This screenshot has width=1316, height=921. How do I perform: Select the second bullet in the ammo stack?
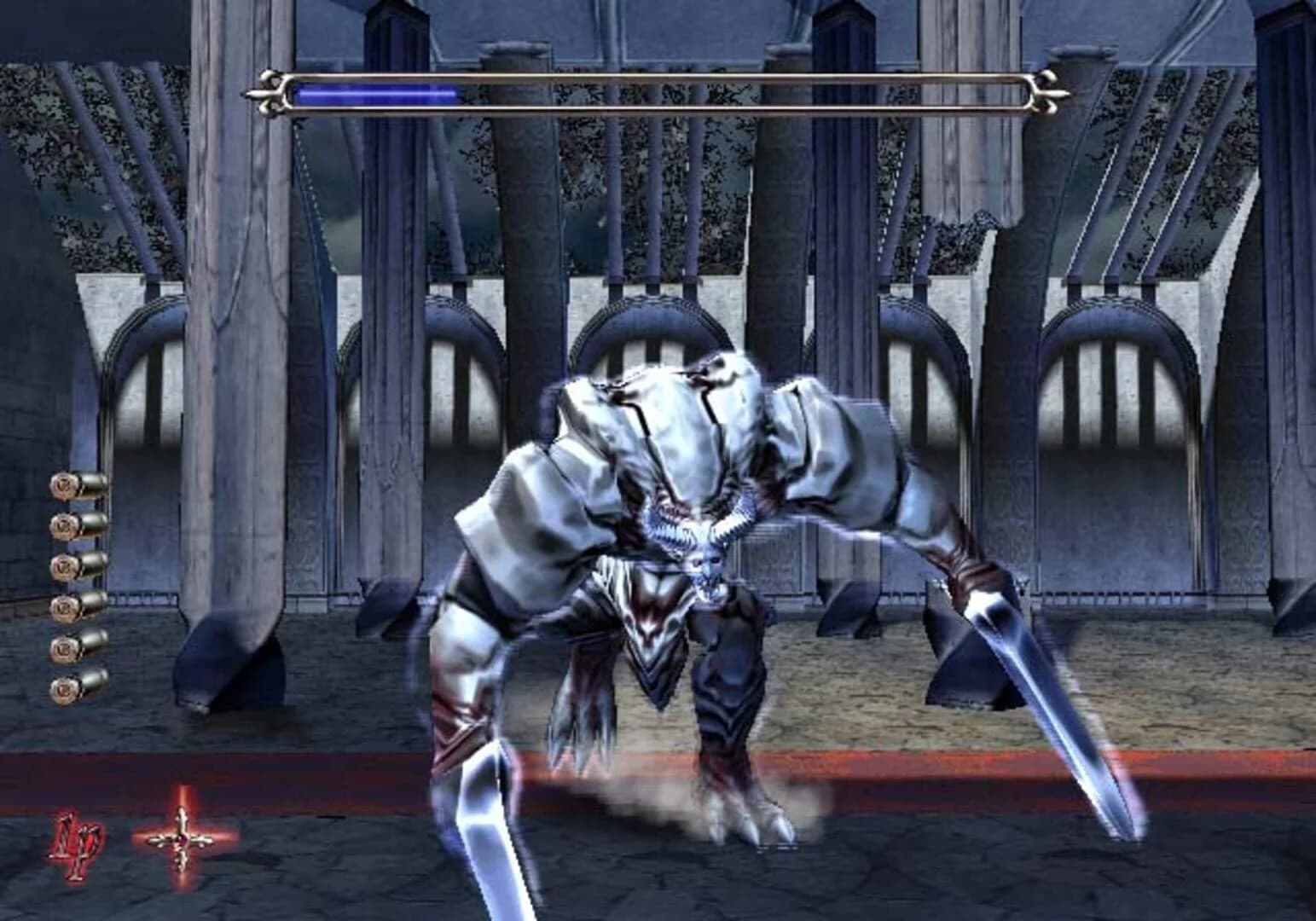tap(77, 526)
